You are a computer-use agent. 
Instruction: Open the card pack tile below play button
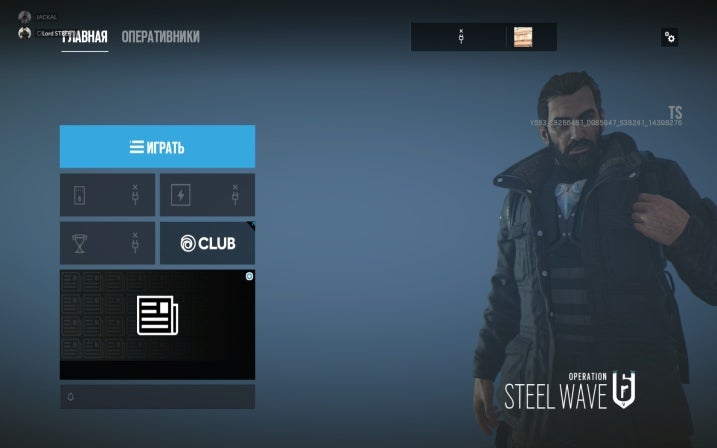pos(107,195)
